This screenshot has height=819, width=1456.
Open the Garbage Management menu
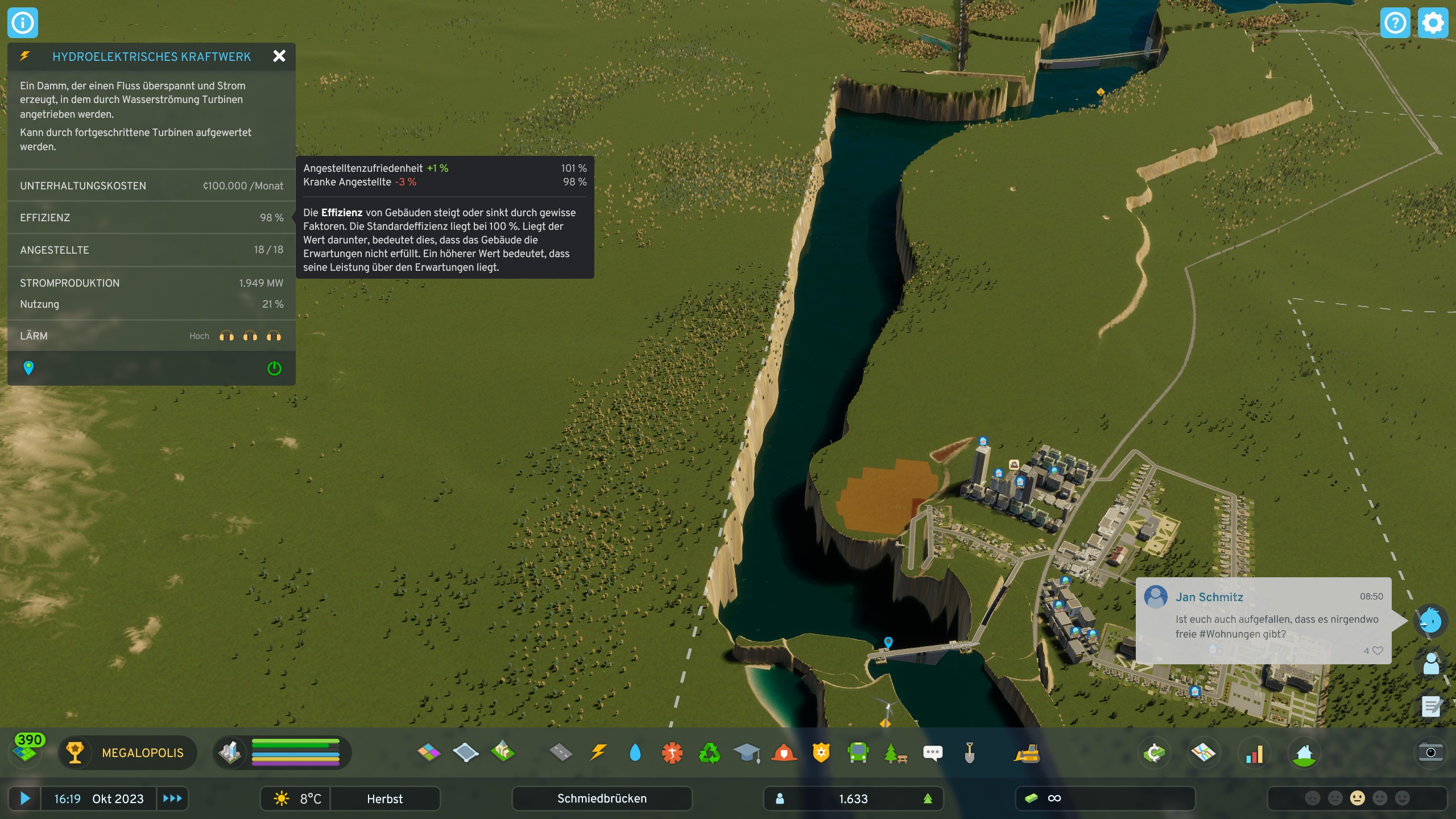pos(710,752)
